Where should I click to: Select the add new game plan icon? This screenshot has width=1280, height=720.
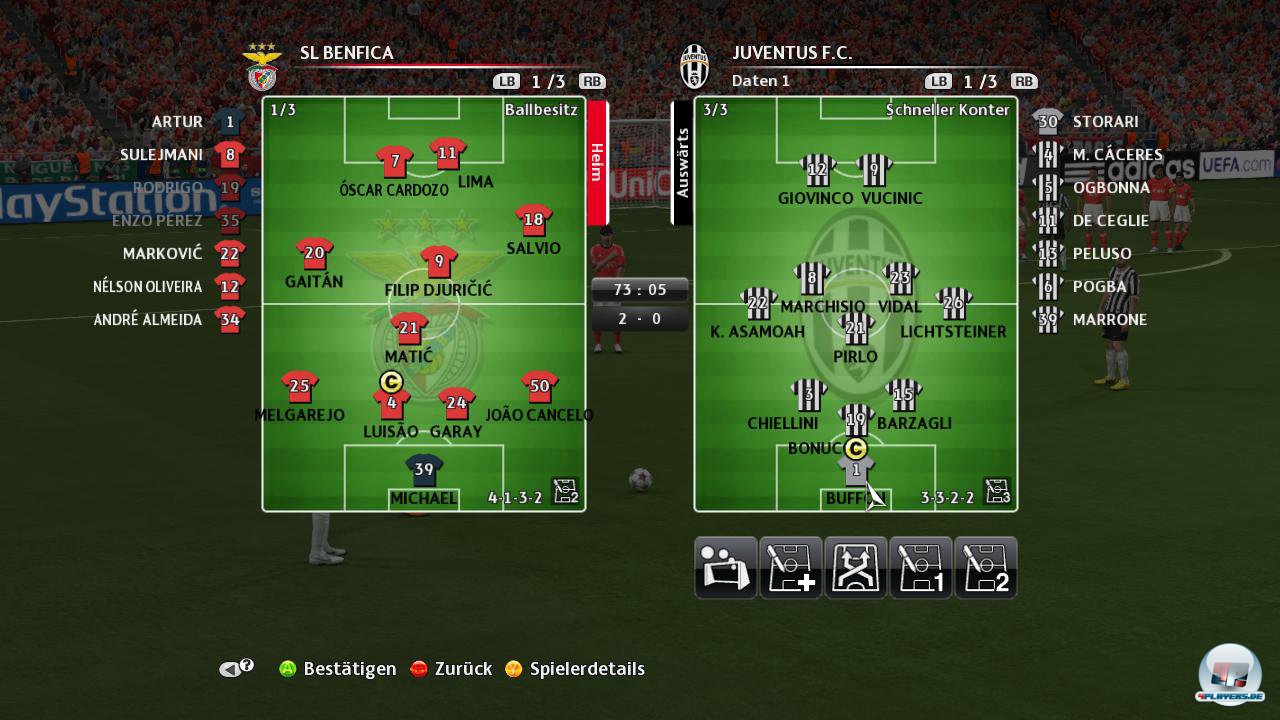pos(790,567)
